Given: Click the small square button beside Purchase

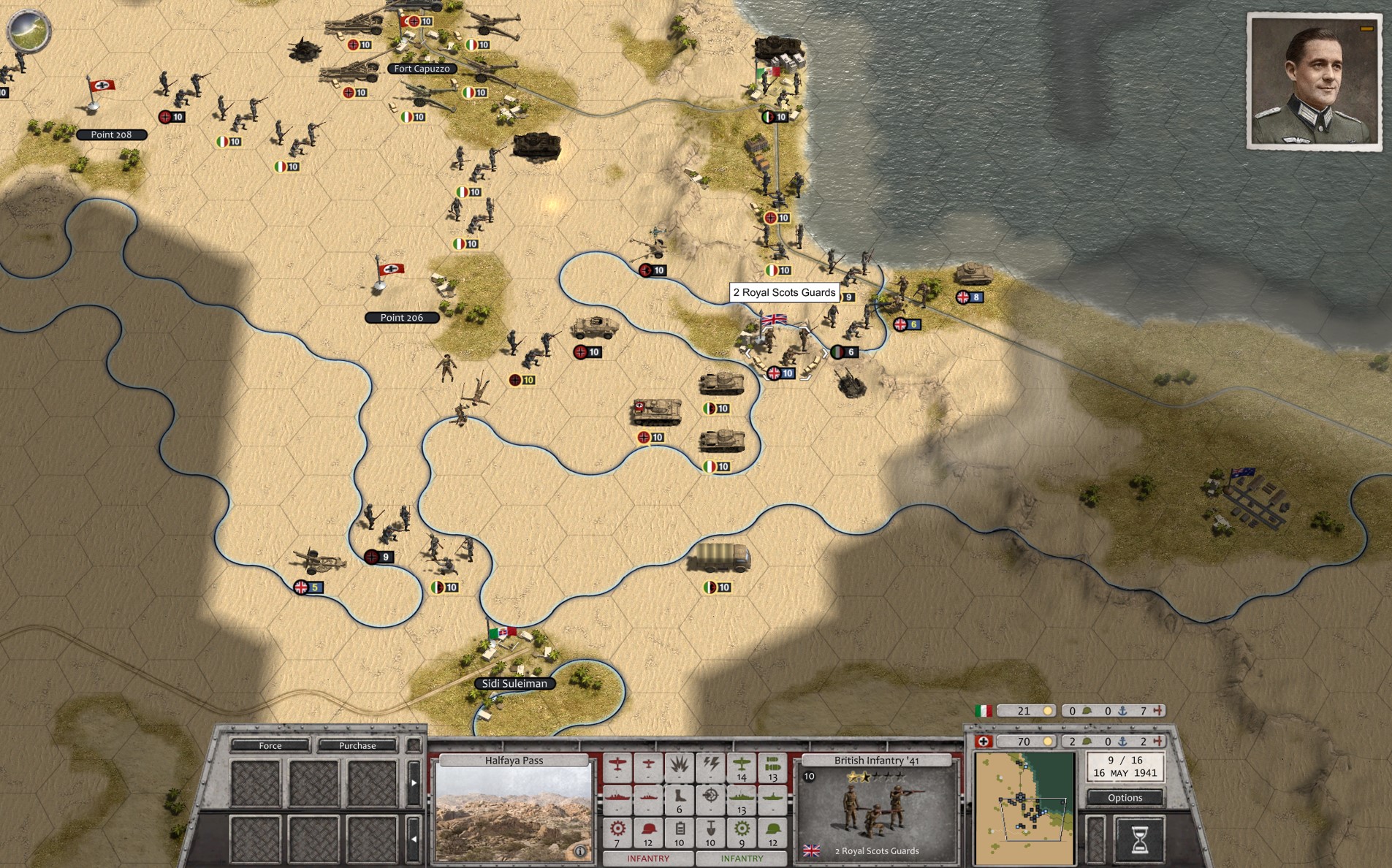Looking at the screenshot, I should [x=413, y=746].
